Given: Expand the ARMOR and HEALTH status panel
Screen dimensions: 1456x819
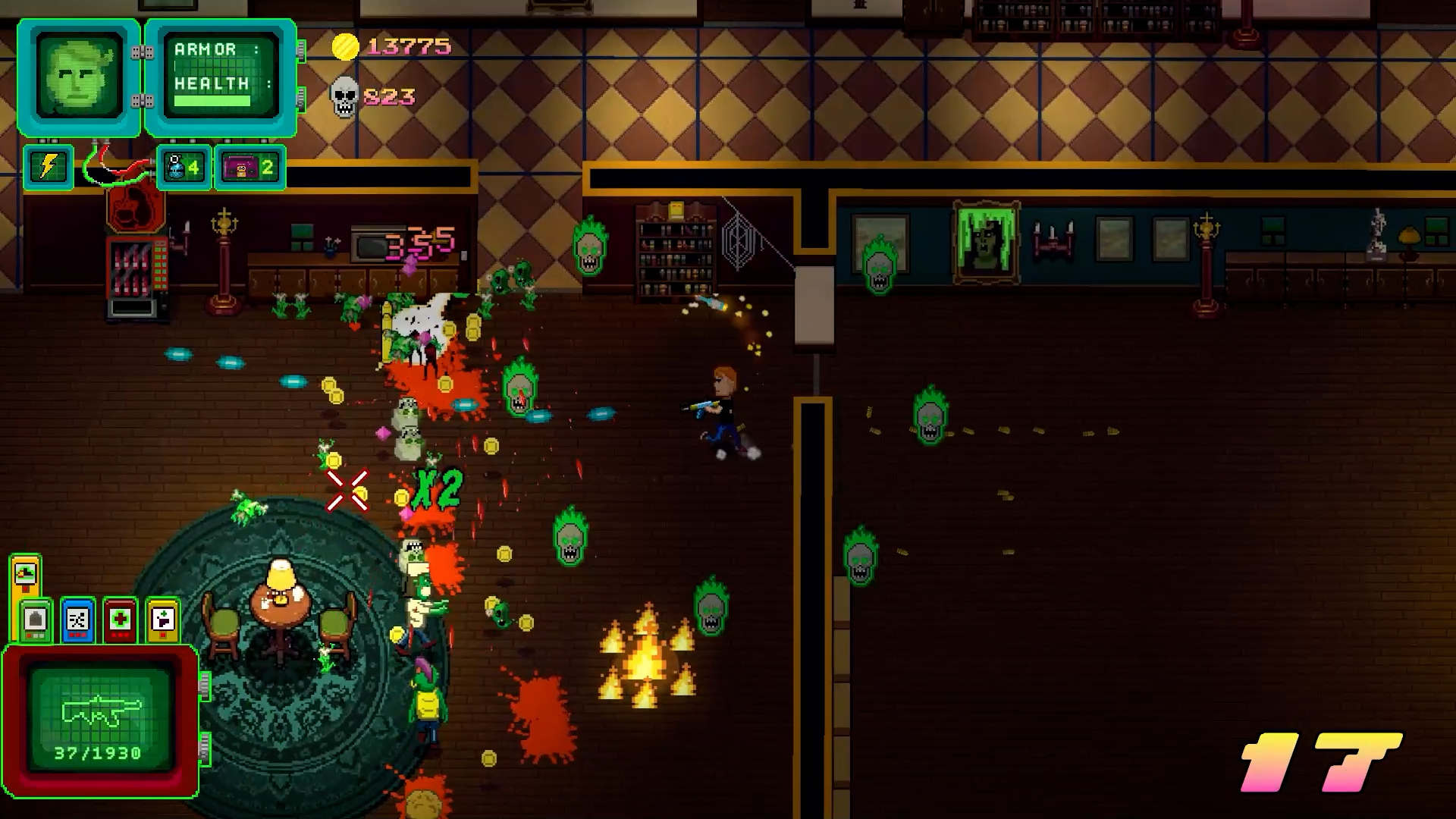Looking at the screenshot, I should tap(220, 74).
